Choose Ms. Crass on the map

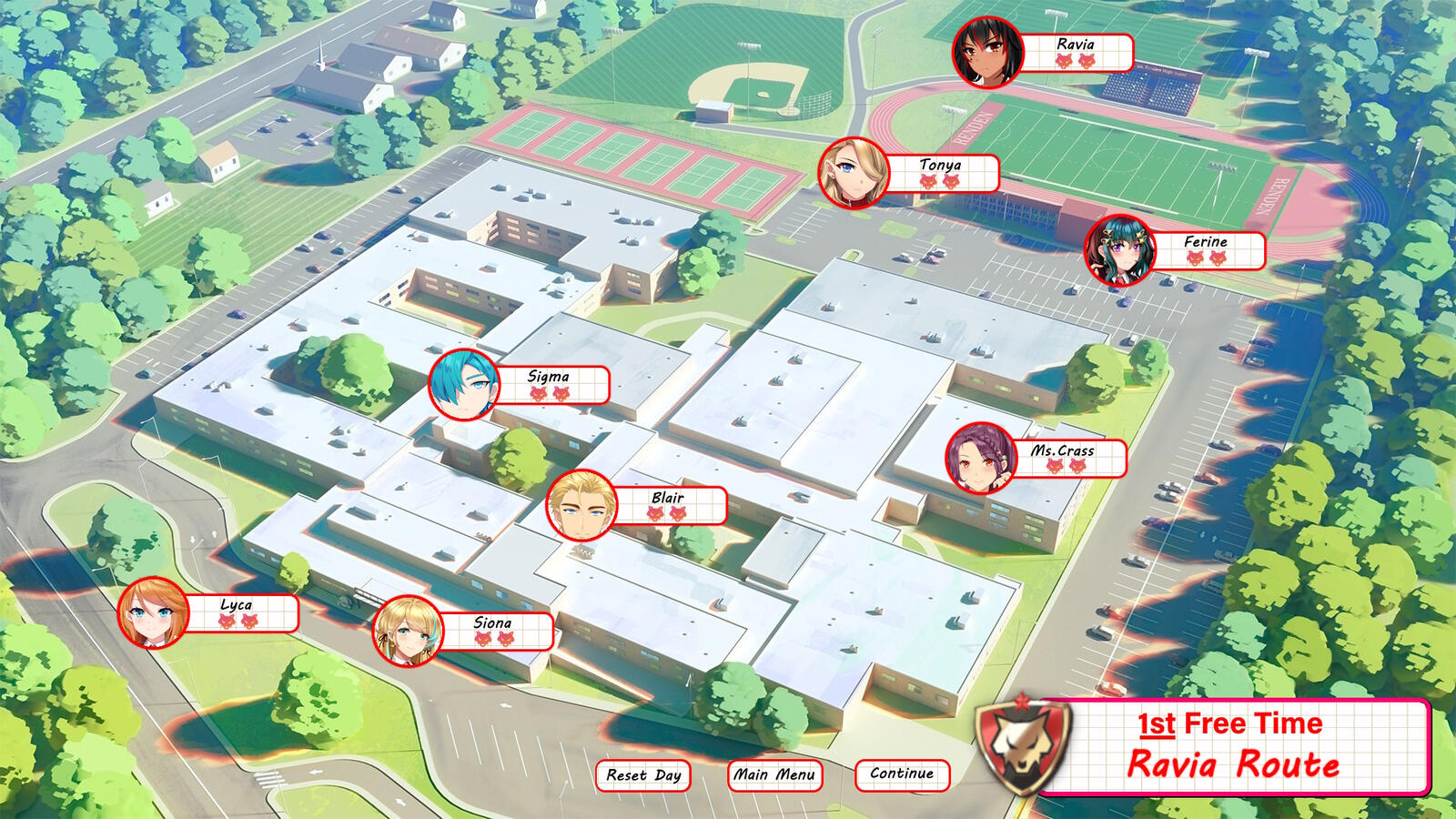(x=981, y=458)
